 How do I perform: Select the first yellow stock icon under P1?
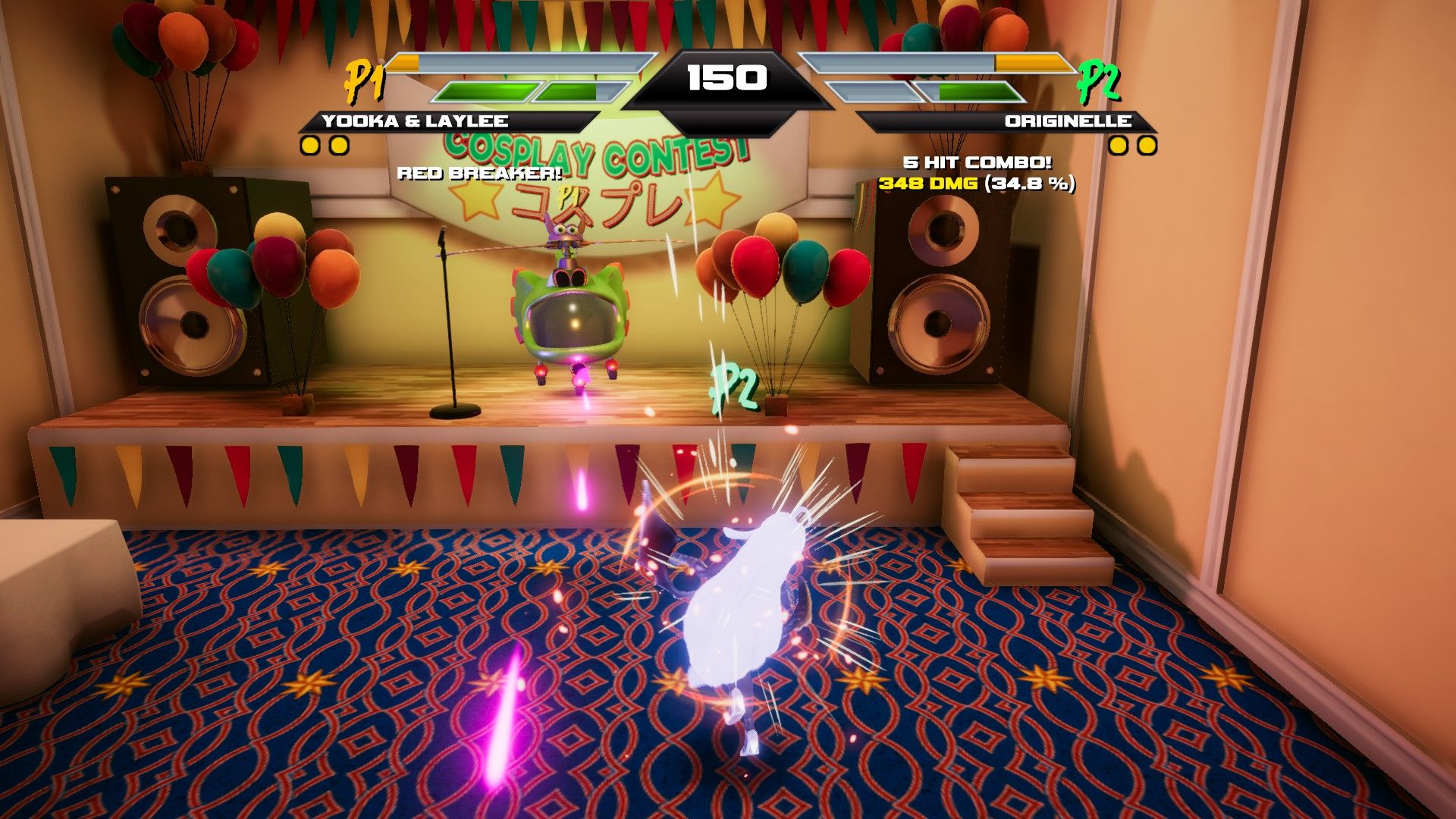(308, 143)
